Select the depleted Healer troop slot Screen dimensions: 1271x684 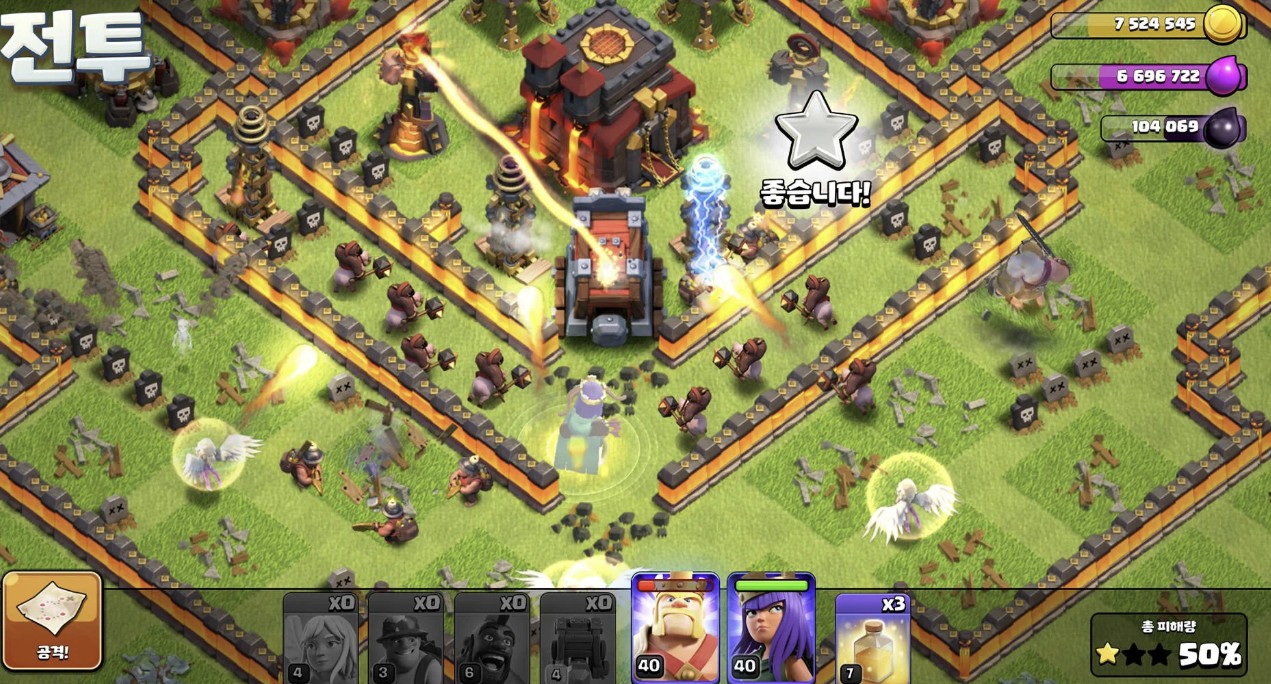320,638
